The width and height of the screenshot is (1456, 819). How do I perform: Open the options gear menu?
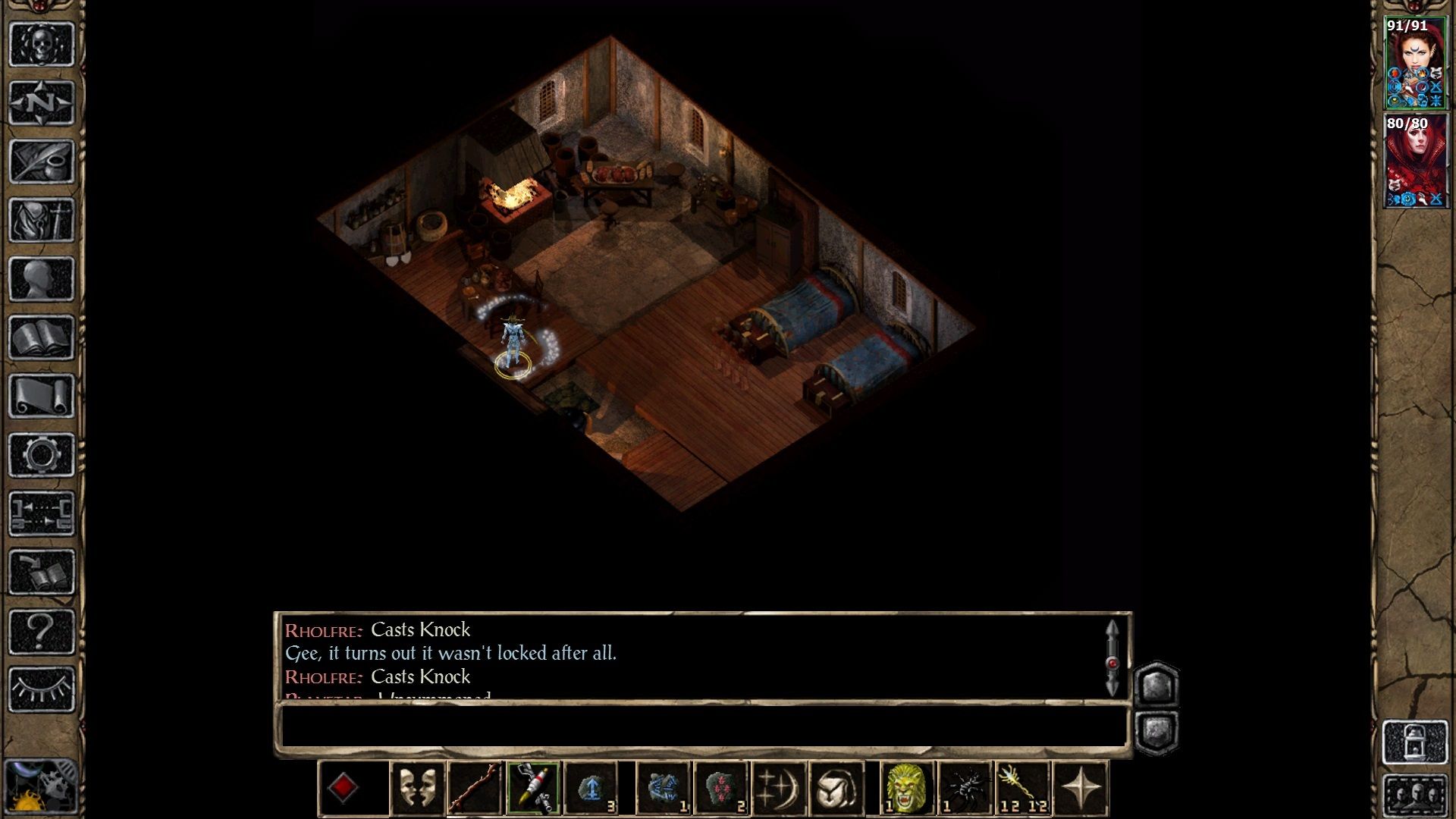(x=41, y=455)
